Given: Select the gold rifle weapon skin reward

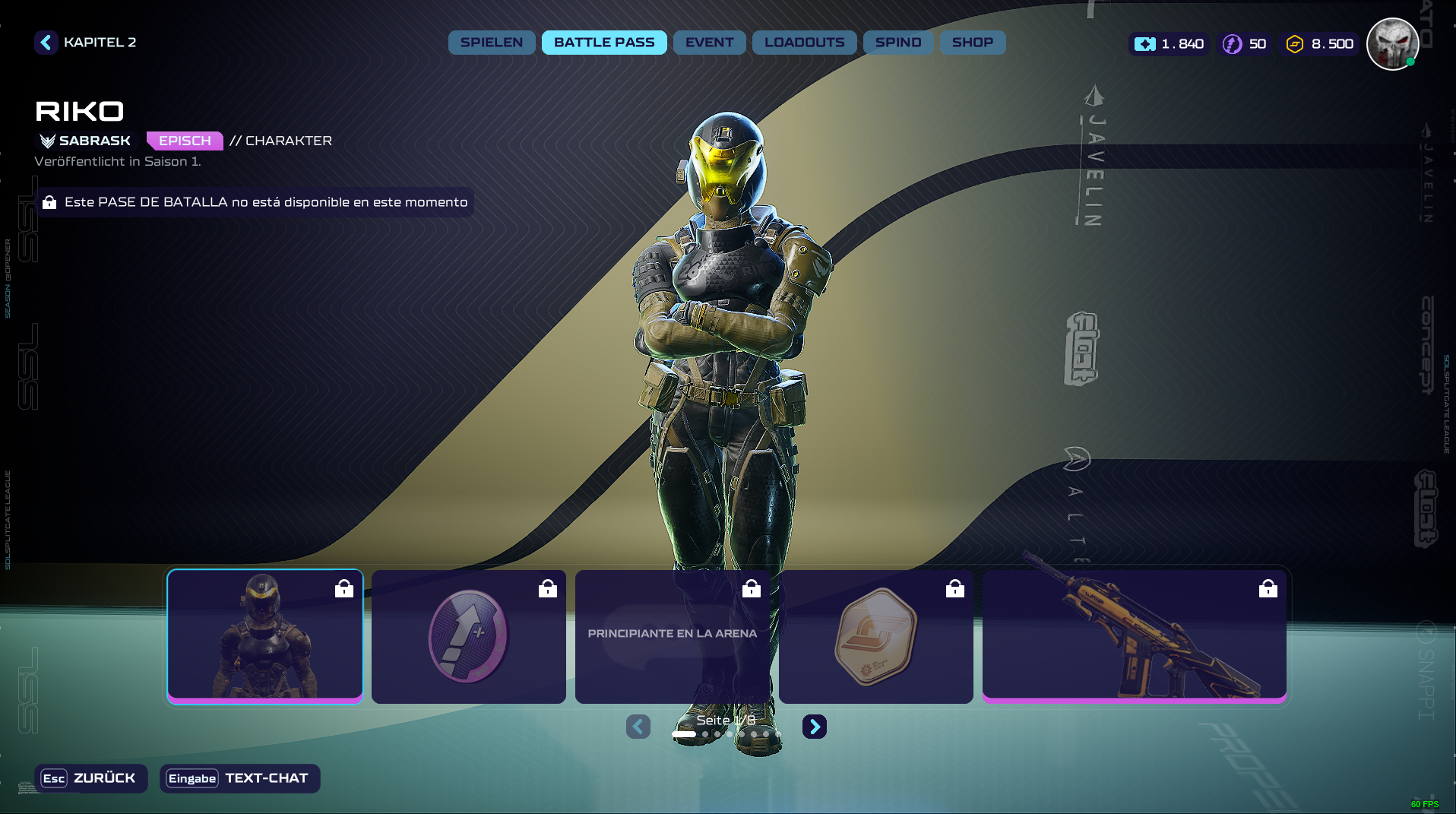Looking at the screenshot, I should coord(1134,636).
